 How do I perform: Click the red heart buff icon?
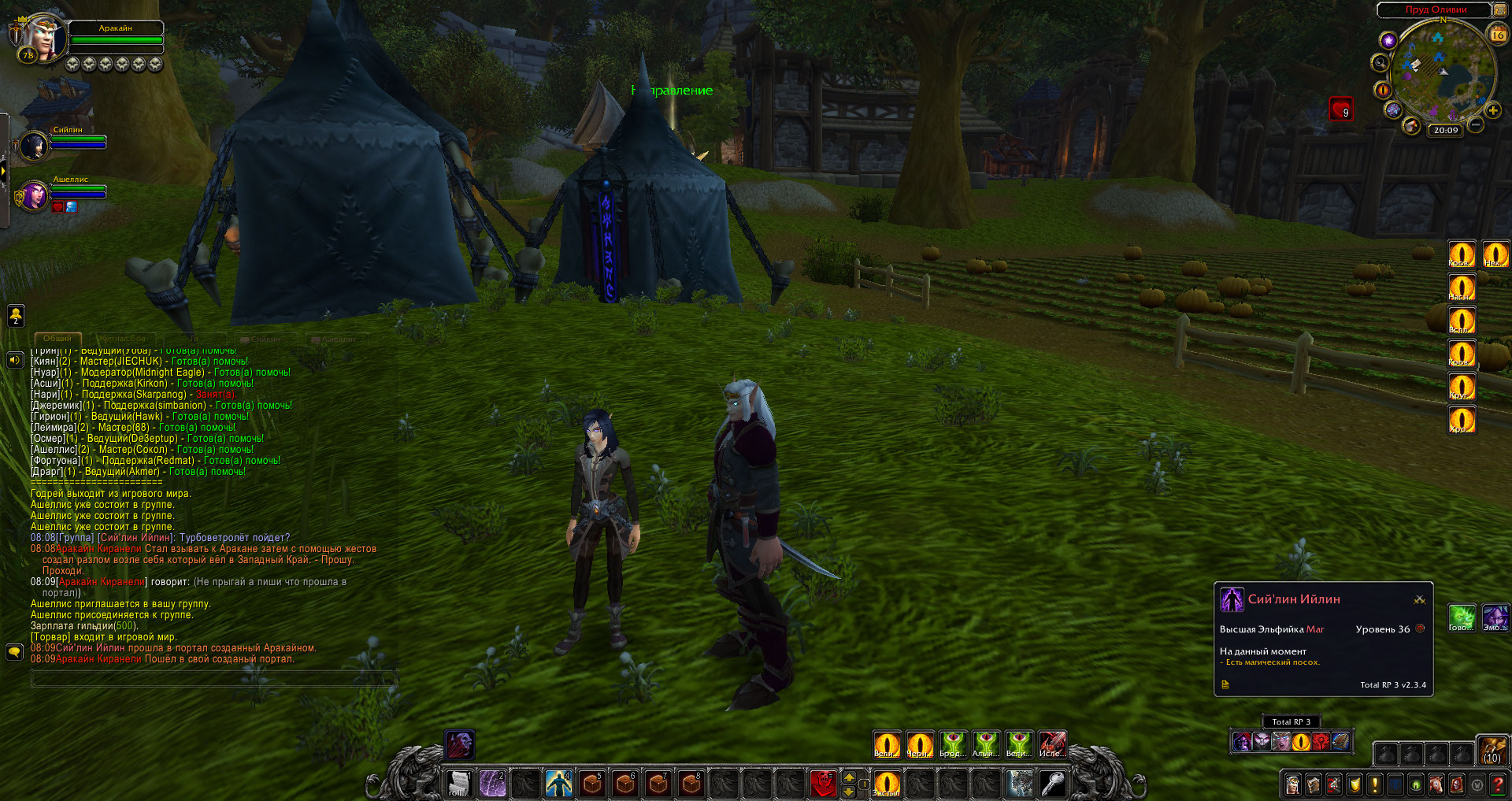point(1340,109)
